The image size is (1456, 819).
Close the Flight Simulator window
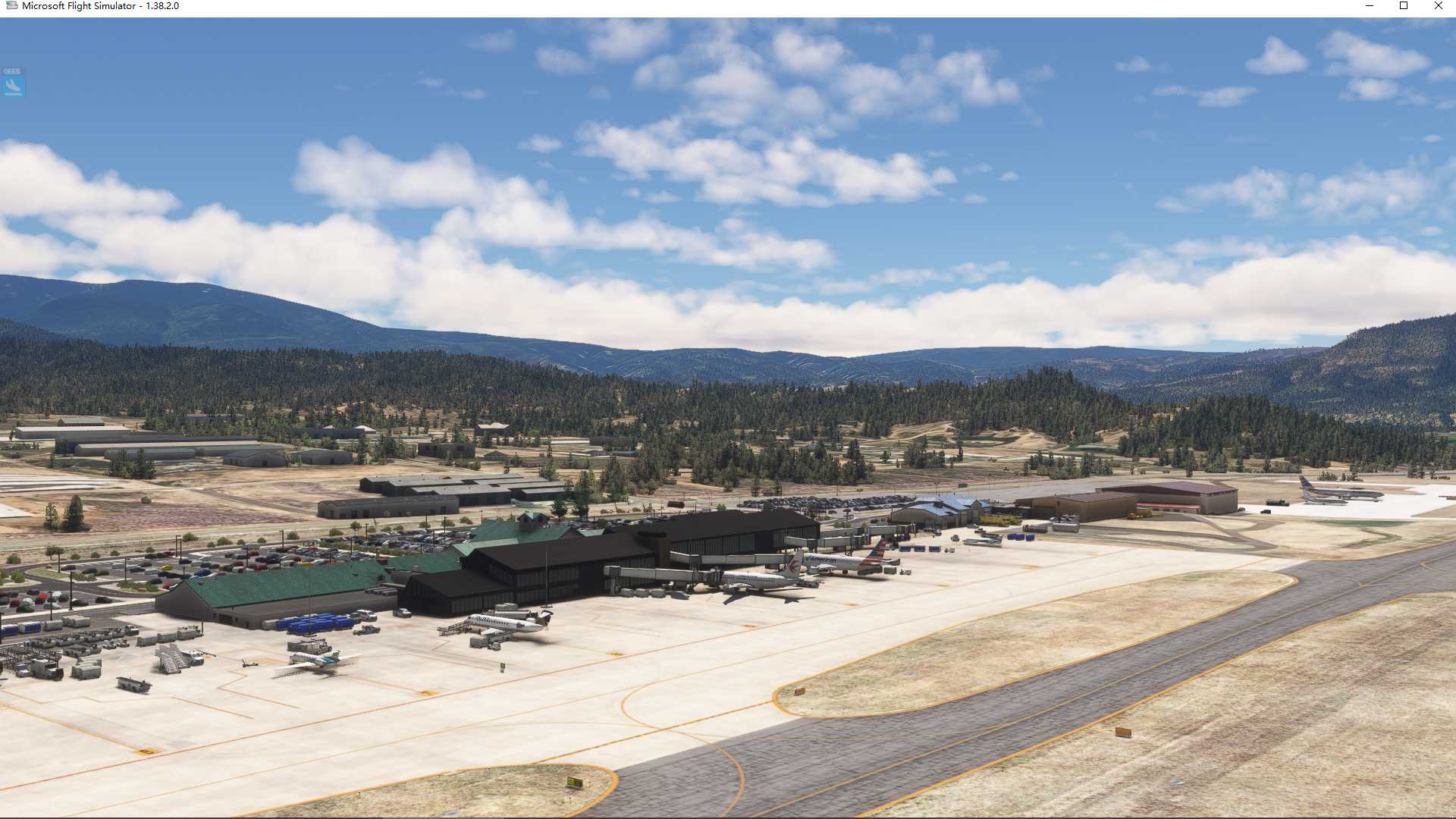pyautogui.click(x=1438, y=6)
